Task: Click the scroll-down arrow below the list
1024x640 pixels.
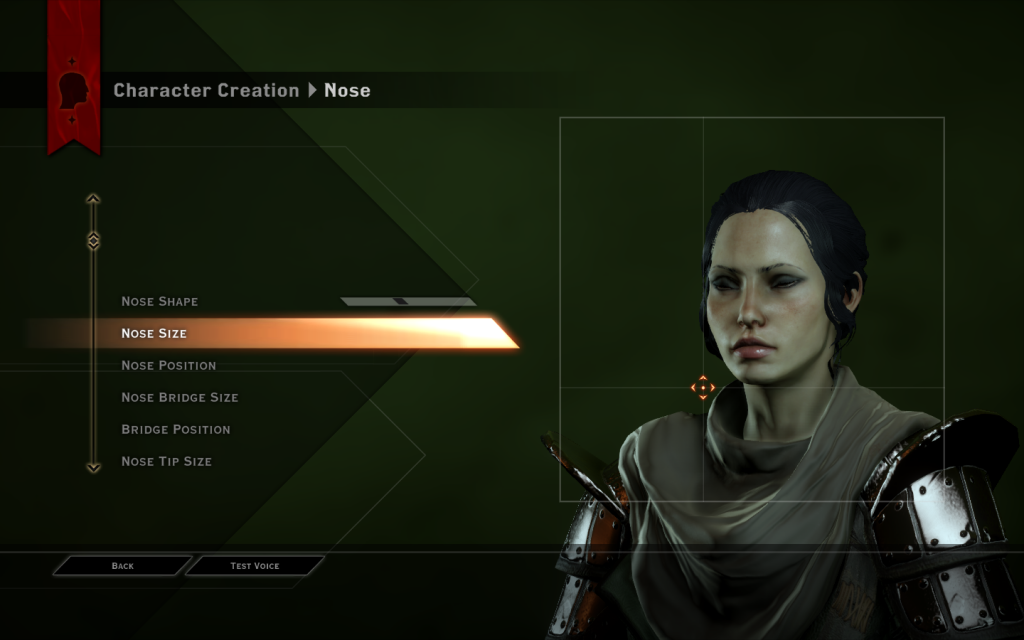Action: (x=93, y=466)
